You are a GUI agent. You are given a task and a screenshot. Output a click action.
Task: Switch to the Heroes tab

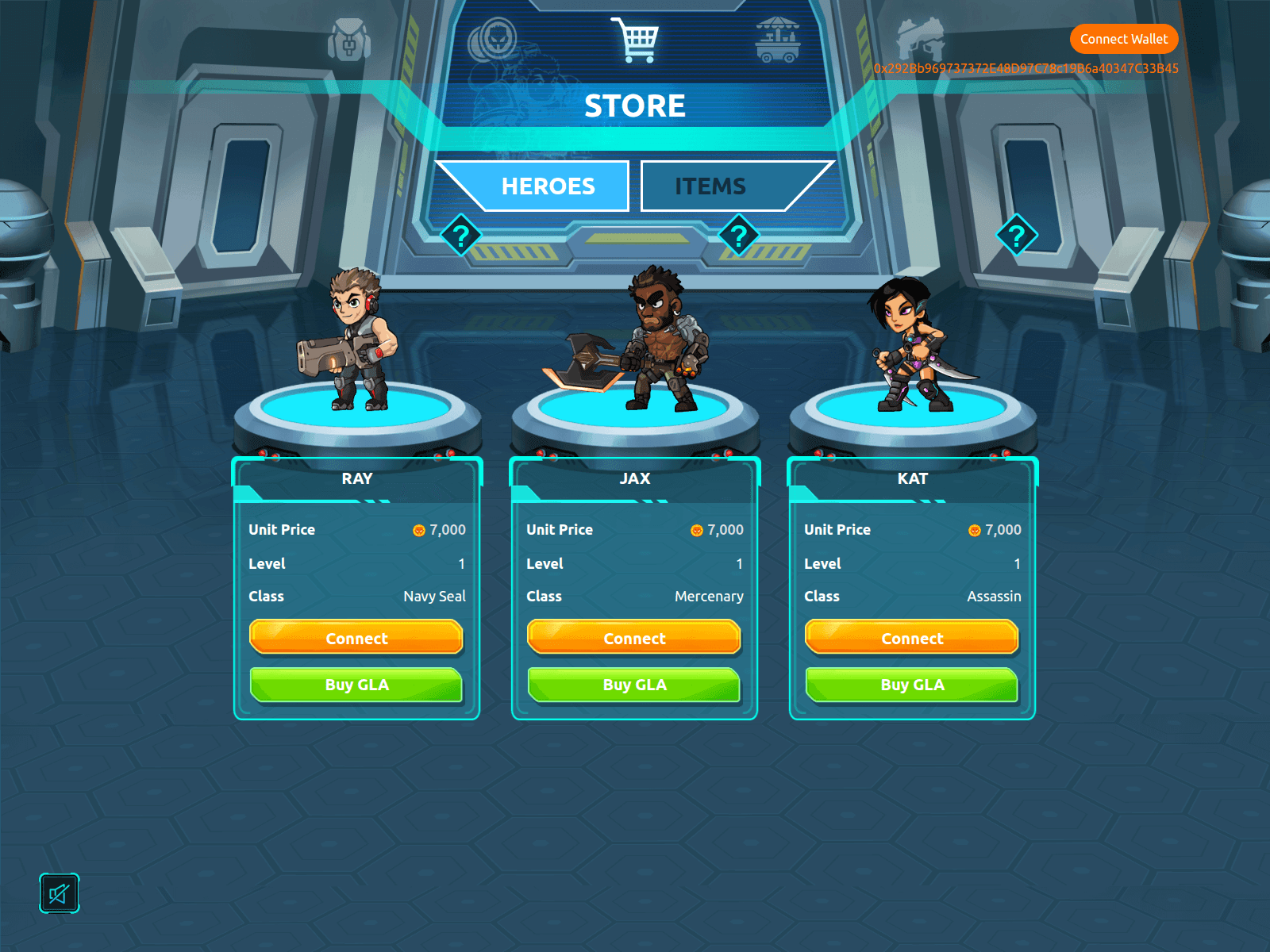[547, 186]
